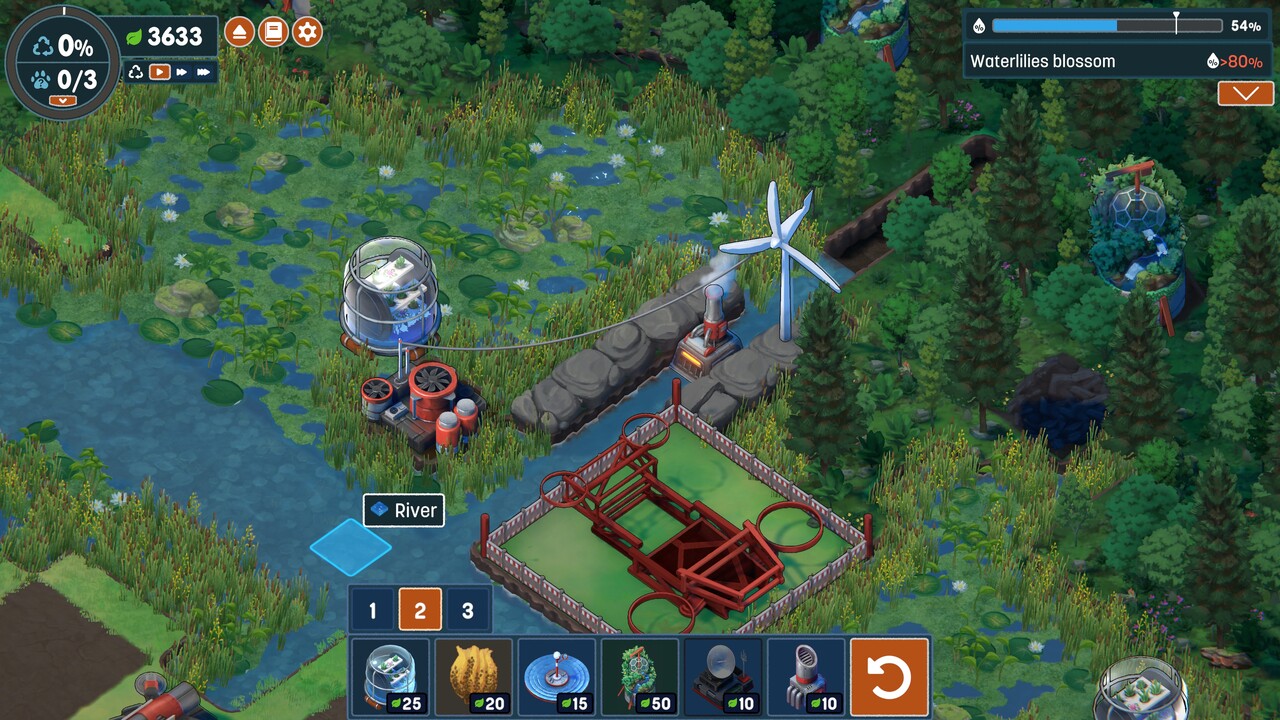Screen dimensions: 1280x720
Task: Switch to double fast-forward speed
Action: click(x=181, y=72)
